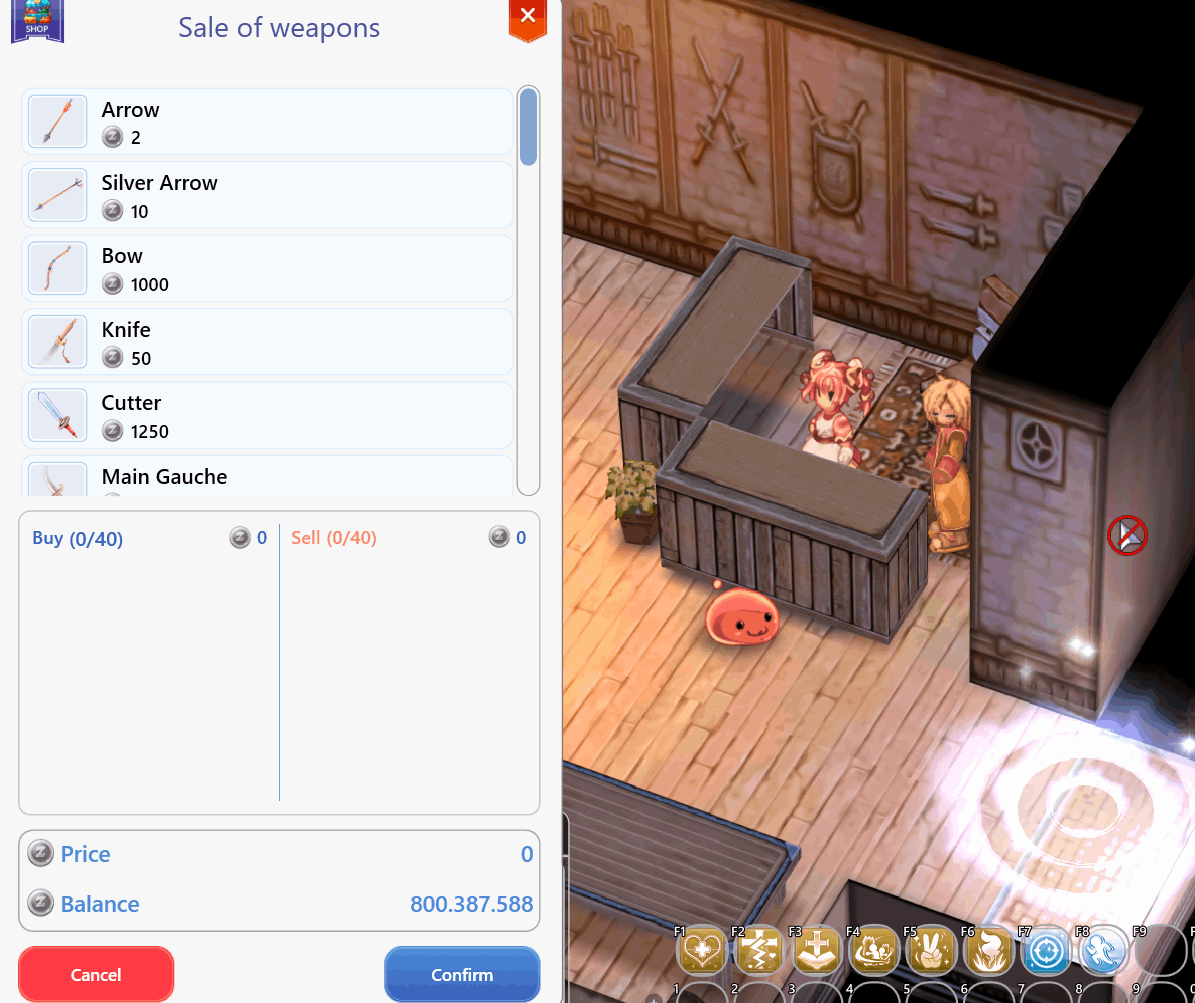Screen dimensions: 1195x1003
Task: Add the Cutter to purchase
Action: pyautogui.click(x=267, y=416)
